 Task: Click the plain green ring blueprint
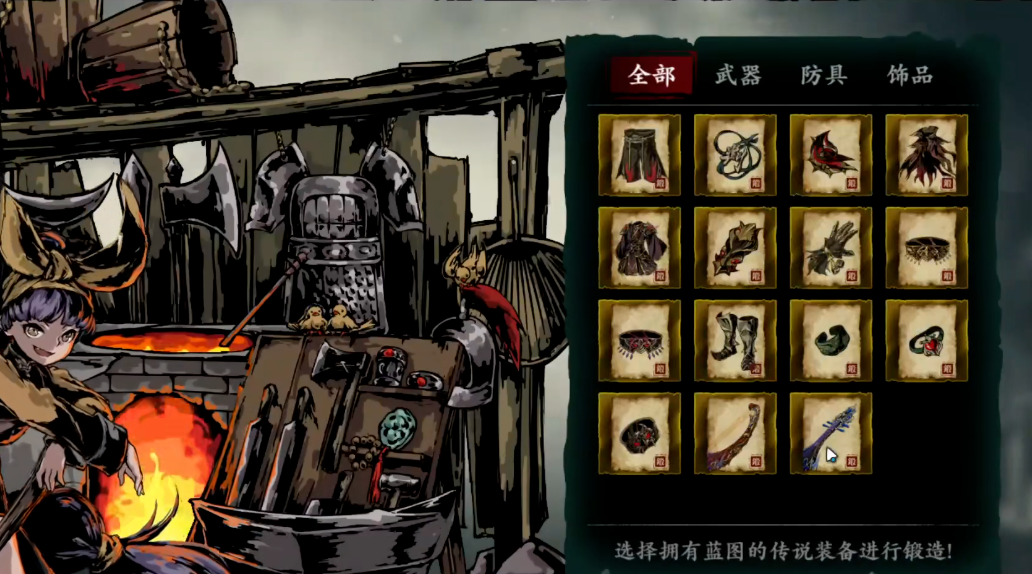(x=831, y=341)
